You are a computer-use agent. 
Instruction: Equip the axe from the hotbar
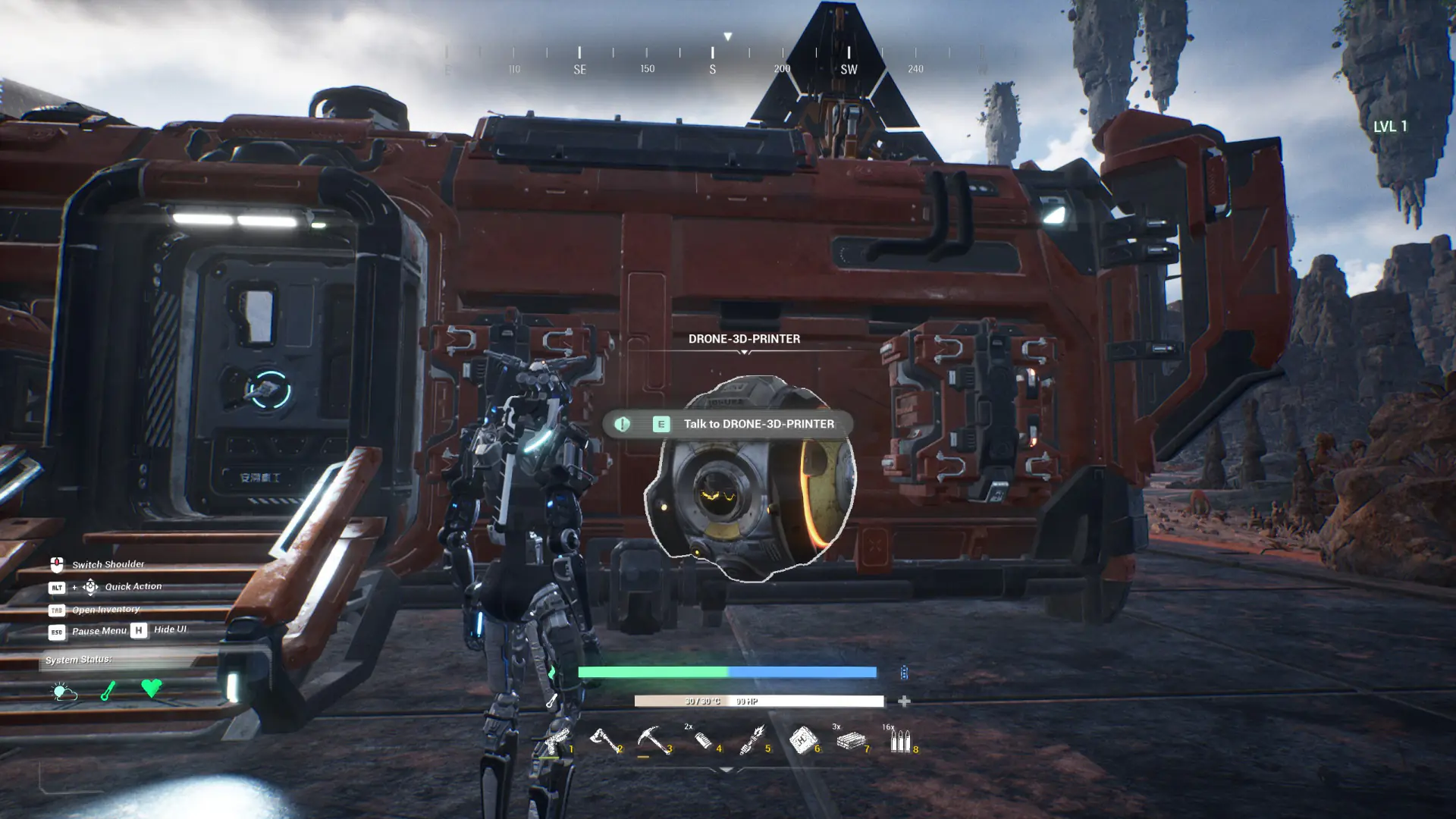604,741
